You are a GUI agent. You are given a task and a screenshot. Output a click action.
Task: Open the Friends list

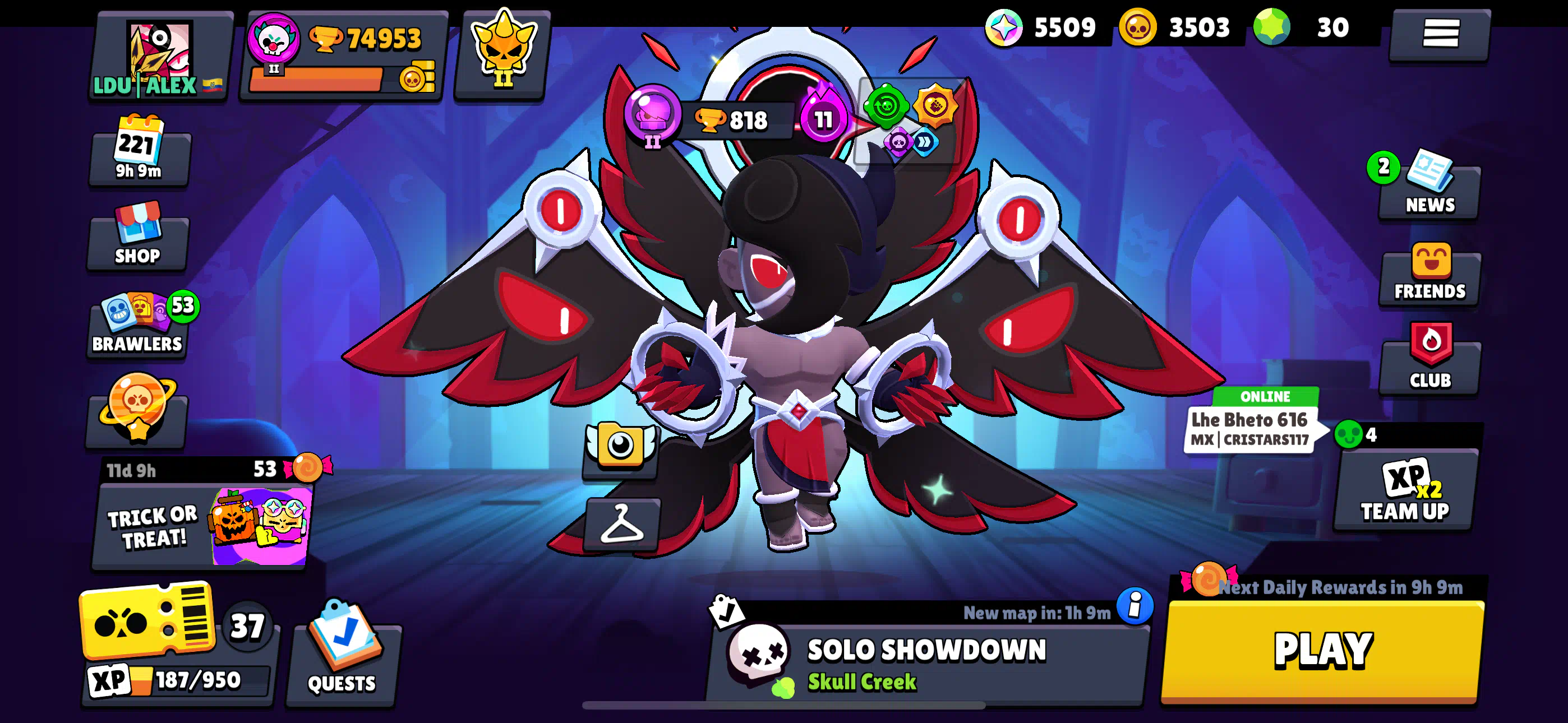pyautogui.click(x=1429, y=274)
